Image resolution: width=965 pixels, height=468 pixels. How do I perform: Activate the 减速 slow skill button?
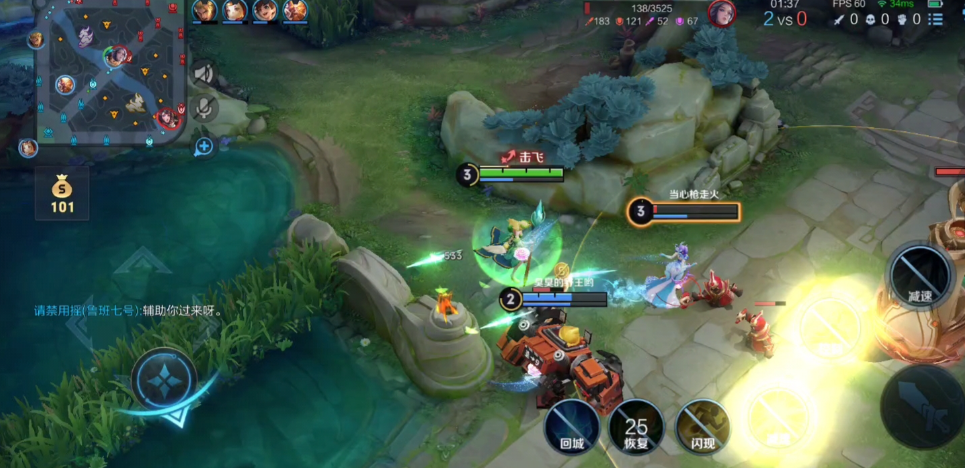pyautogui.click(x=920, y=273)
